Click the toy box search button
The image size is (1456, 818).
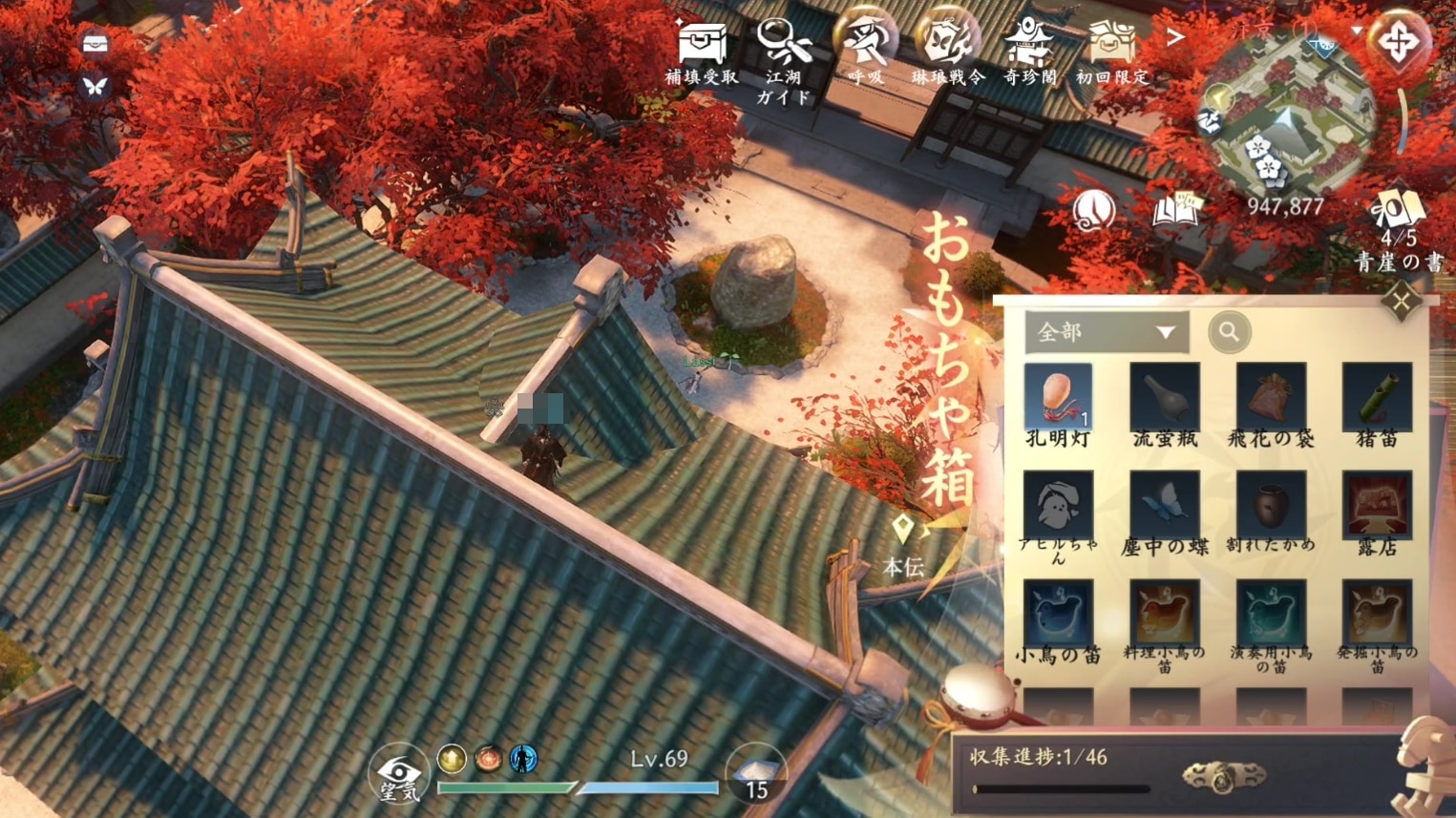(x=1229, y=332)
